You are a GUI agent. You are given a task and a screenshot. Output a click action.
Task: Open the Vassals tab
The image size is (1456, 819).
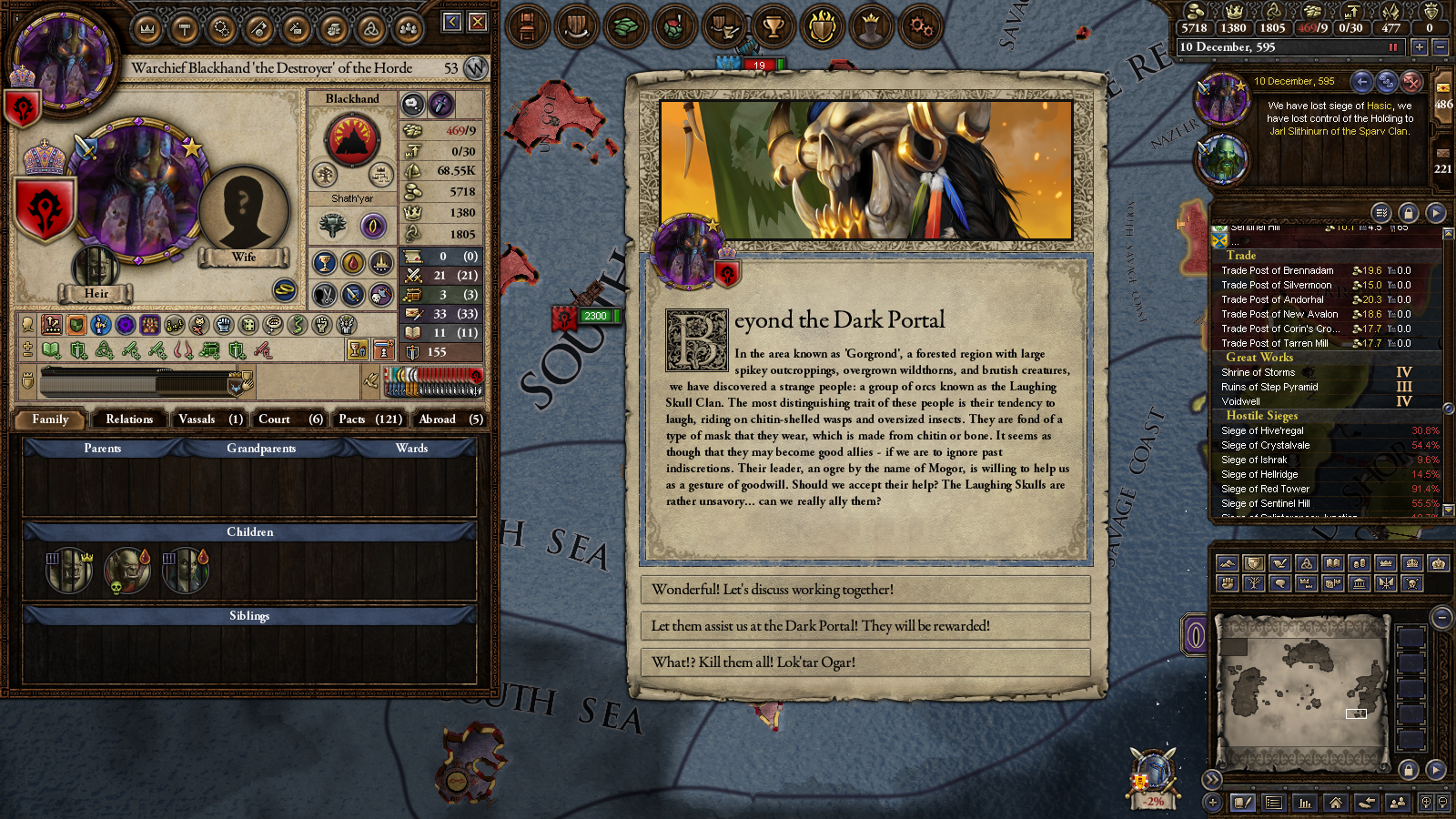tap(209, 420)
